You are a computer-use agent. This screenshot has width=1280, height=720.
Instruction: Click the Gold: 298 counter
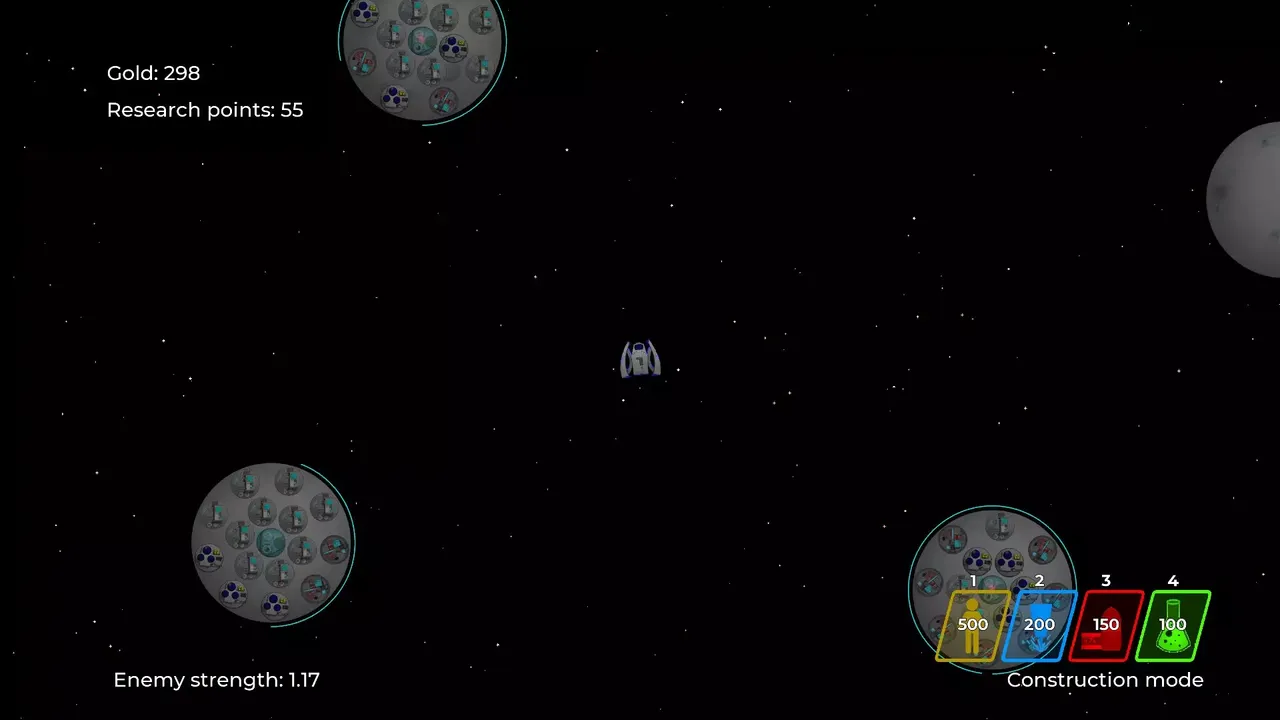[x=153, y=73]
